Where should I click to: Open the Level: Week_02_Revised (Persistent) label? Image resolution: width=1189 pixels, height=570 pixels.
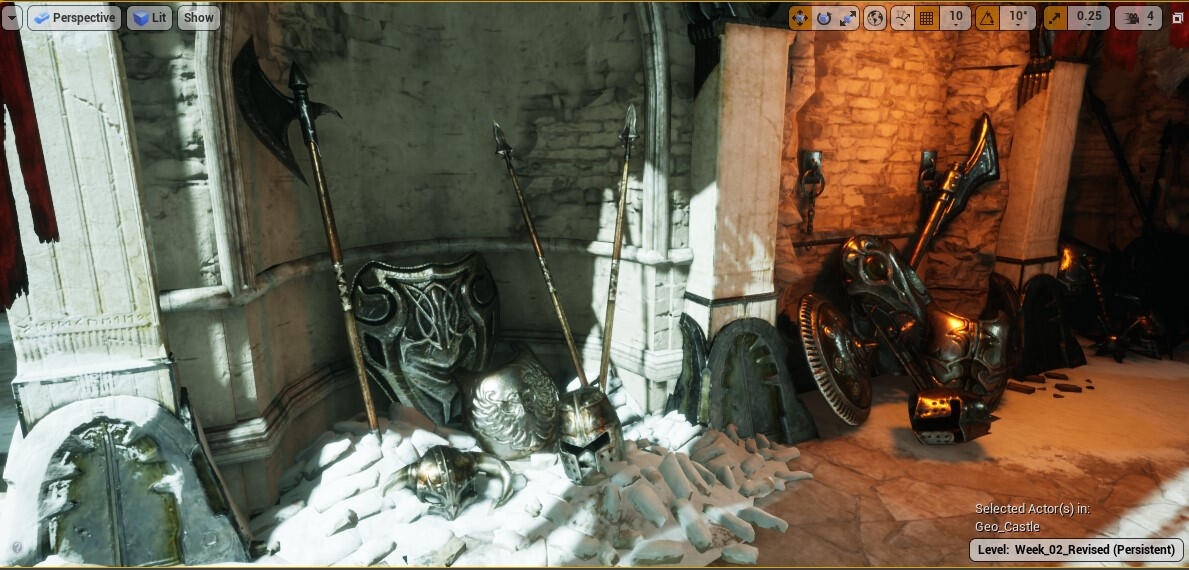1076,550
